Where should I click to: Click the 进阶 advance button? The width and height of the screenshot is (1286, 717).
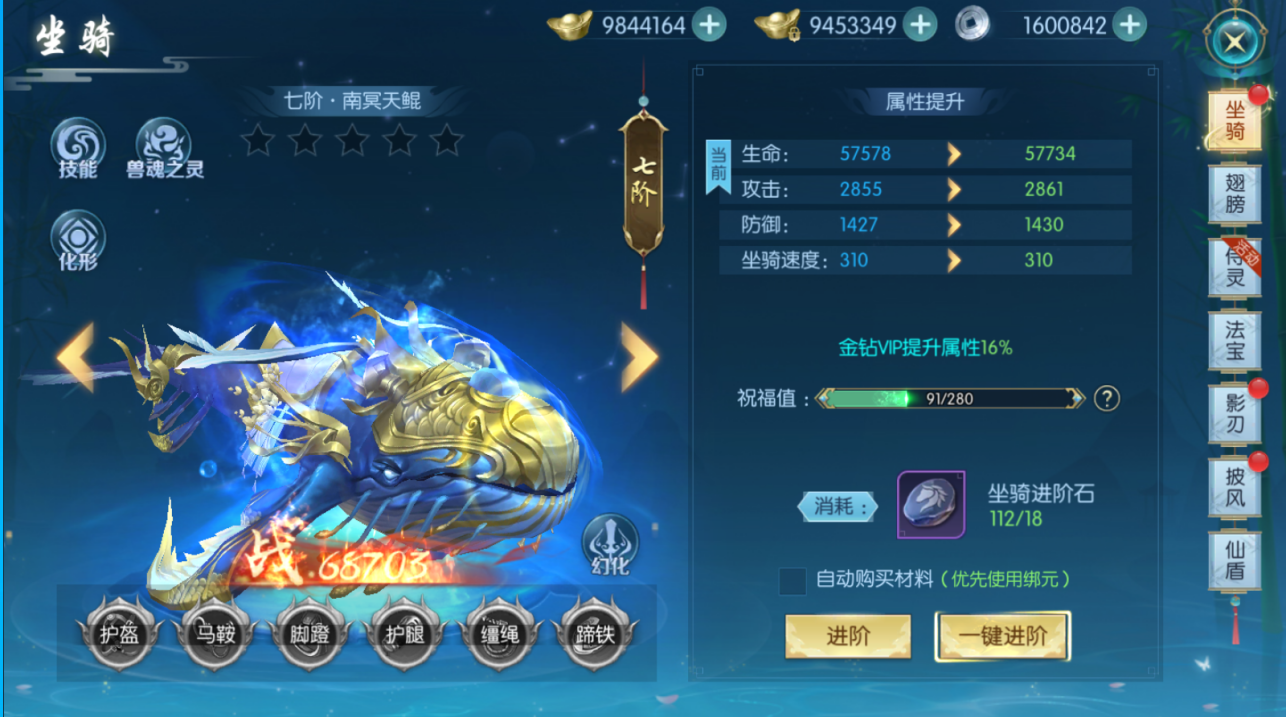coord(848,636)
